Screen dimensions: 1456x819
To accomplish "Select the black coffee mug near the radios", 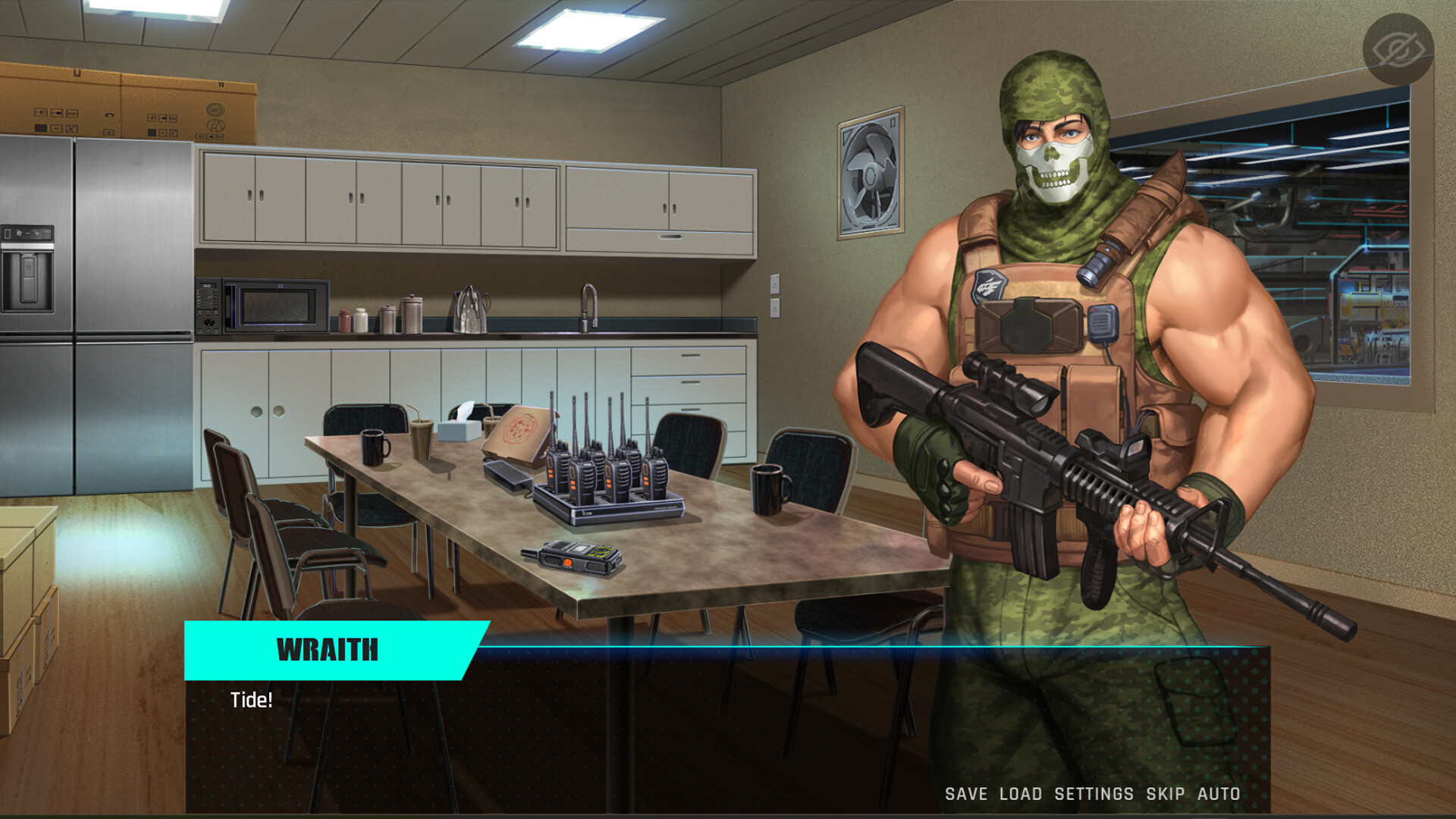I will pos(767,490).
